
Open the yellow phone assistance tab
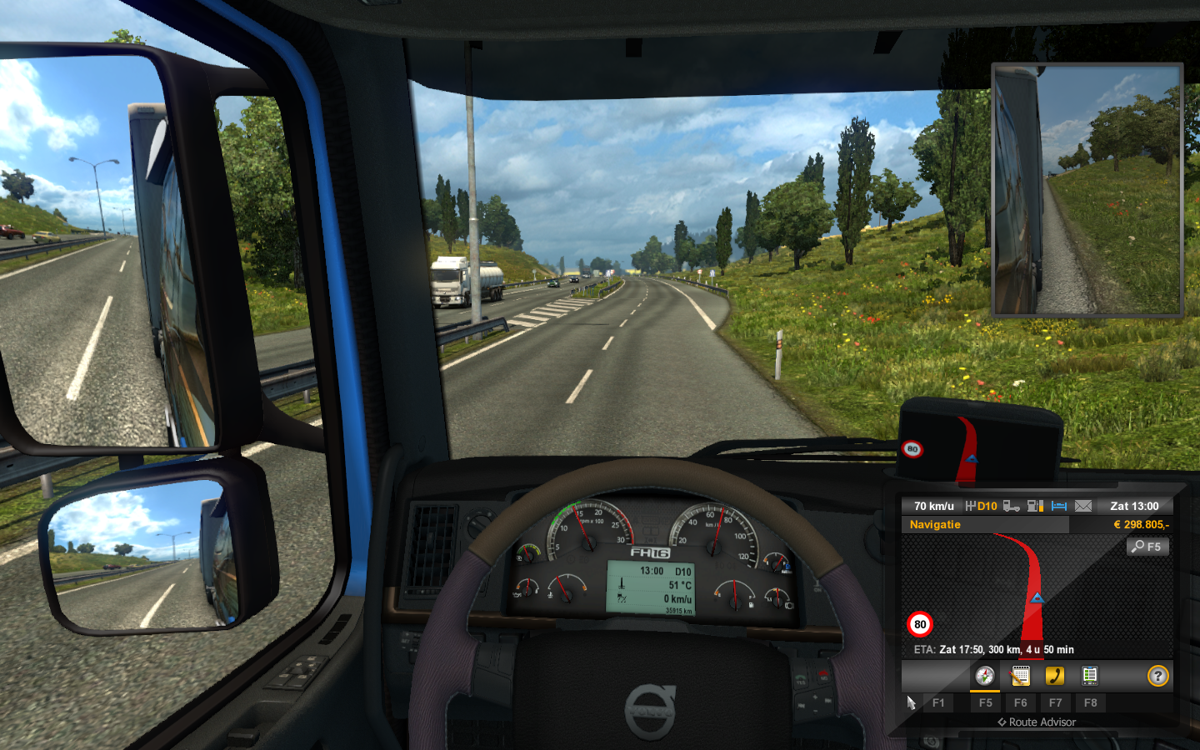pos(1054,676)
